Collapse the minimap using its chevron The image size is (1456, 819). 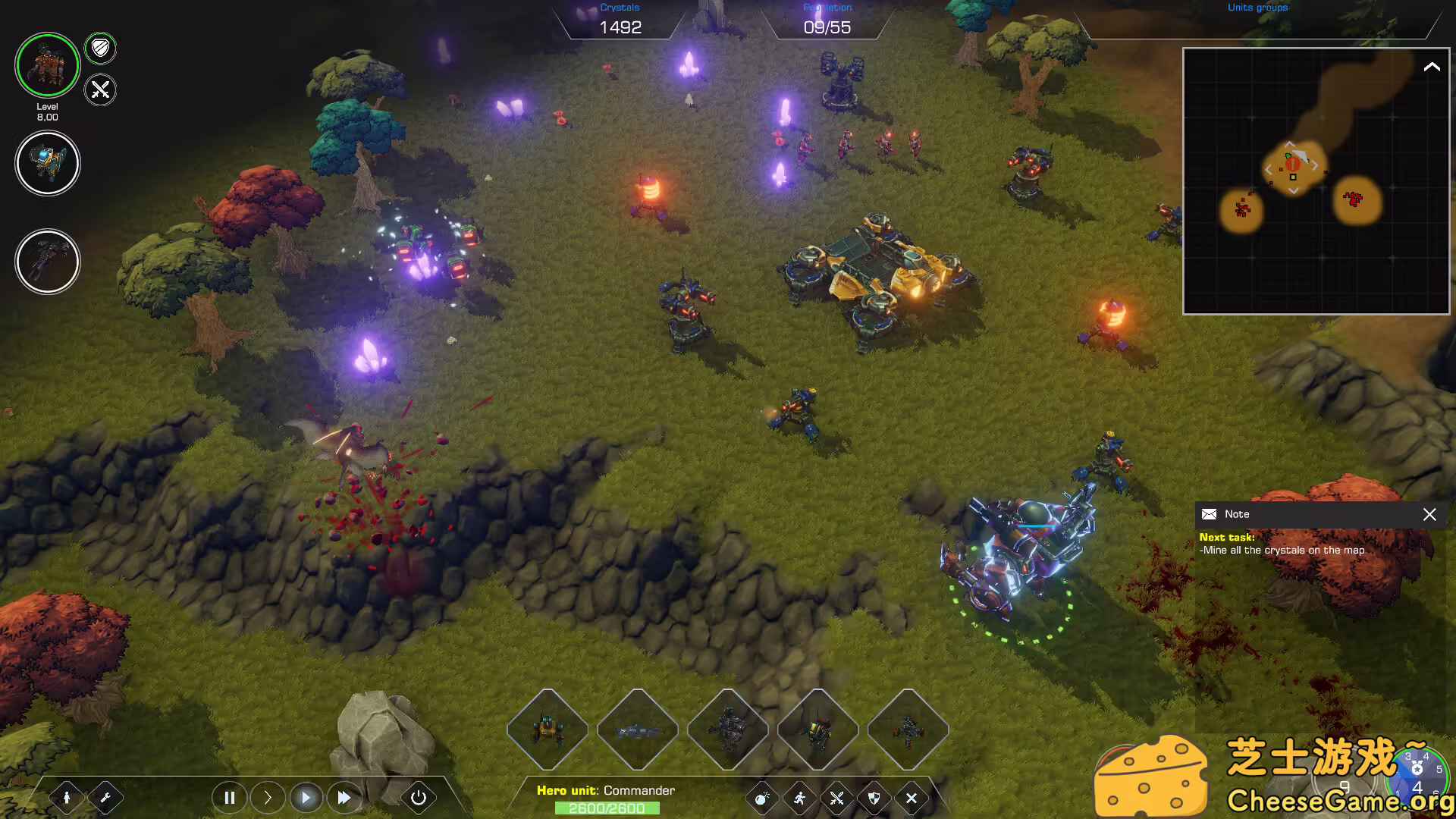click(x=1432, y=67)
